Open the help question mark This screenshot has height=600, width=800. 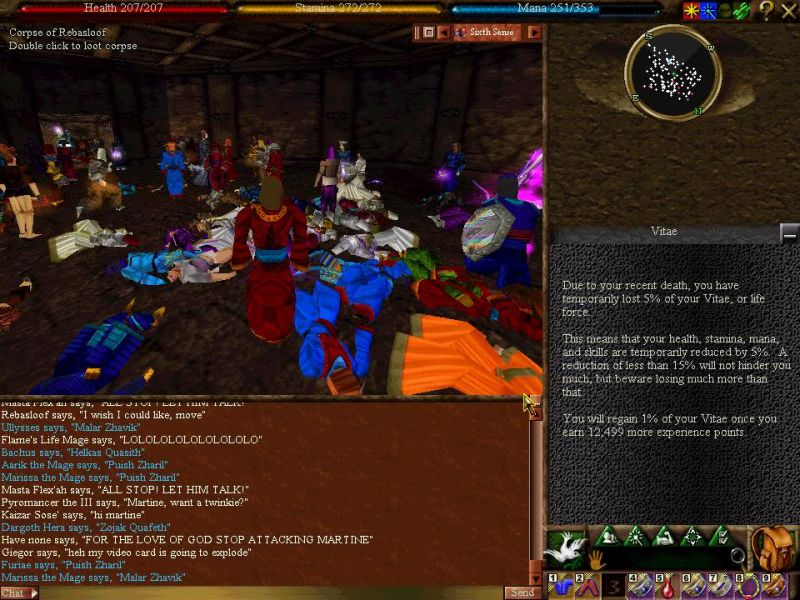(x=766, y=11)
